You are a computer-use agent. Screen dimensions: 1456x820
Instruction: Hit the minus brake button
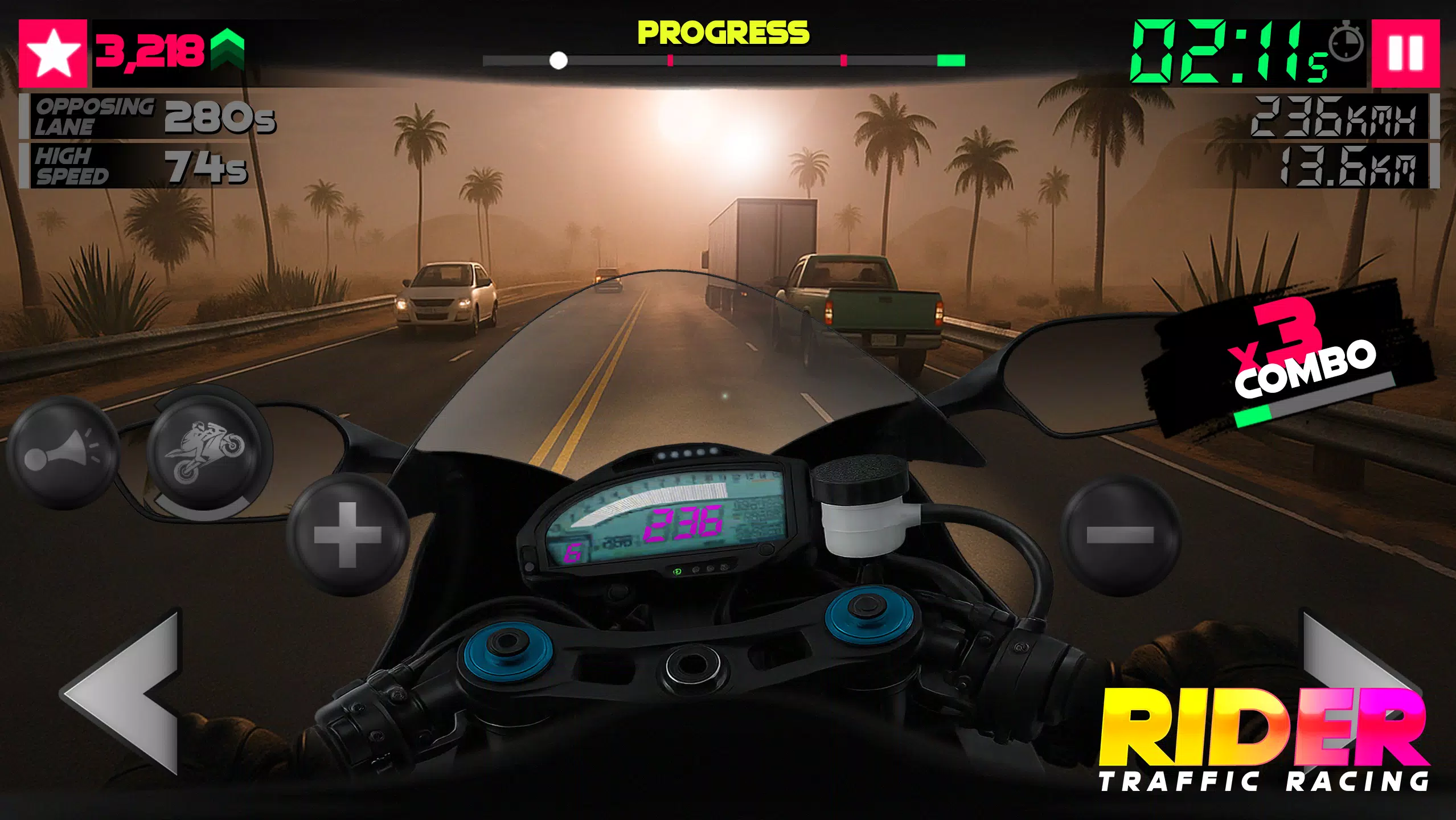(x=1119, y=534)
